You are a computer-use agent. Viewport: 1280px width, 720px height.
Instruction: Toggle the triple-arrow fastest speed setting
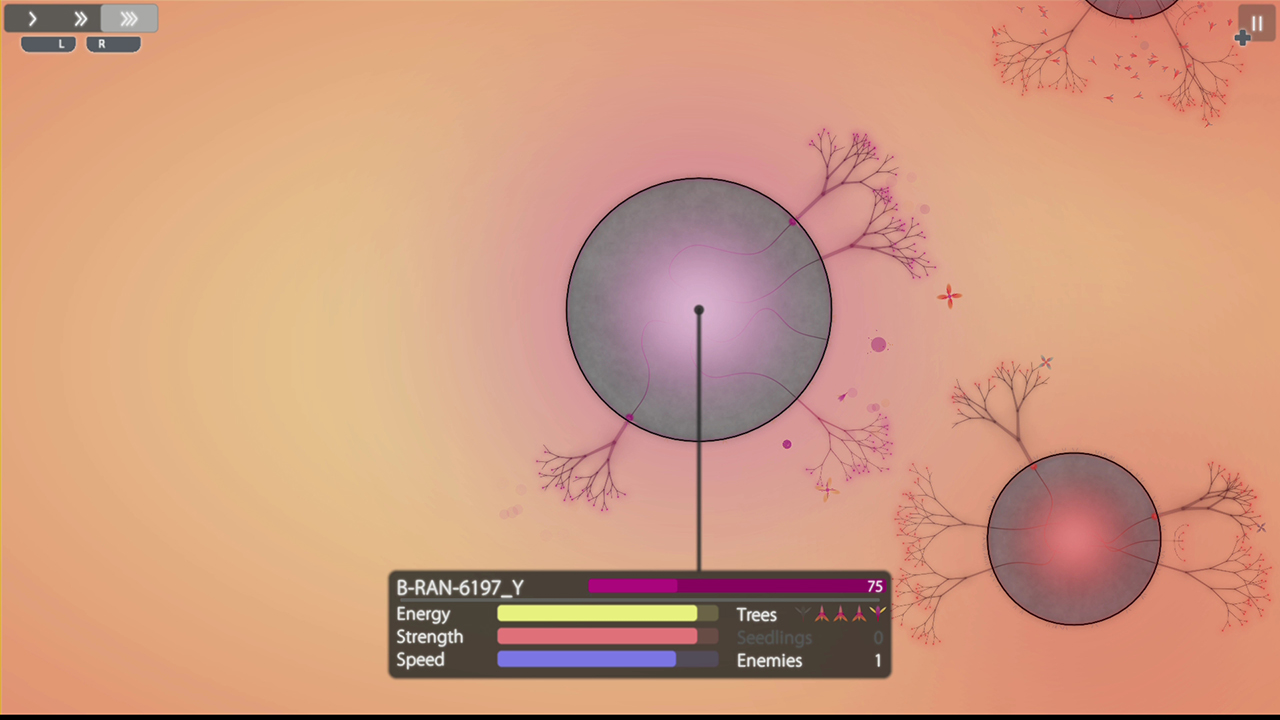click(128, 18)
